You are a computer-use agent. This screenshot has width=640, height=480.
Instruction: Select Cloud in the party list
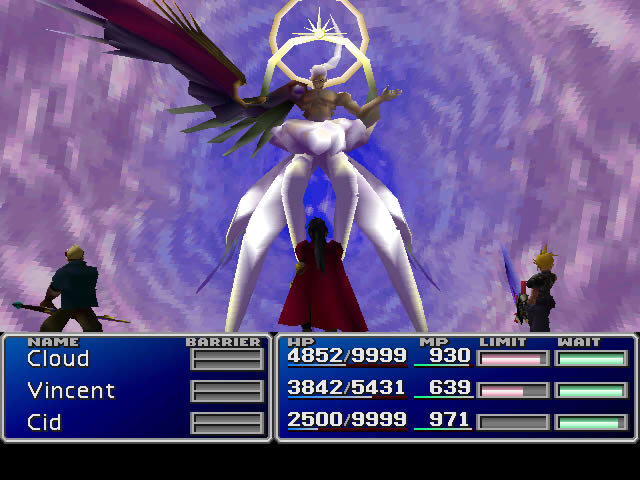click(58, 359)
